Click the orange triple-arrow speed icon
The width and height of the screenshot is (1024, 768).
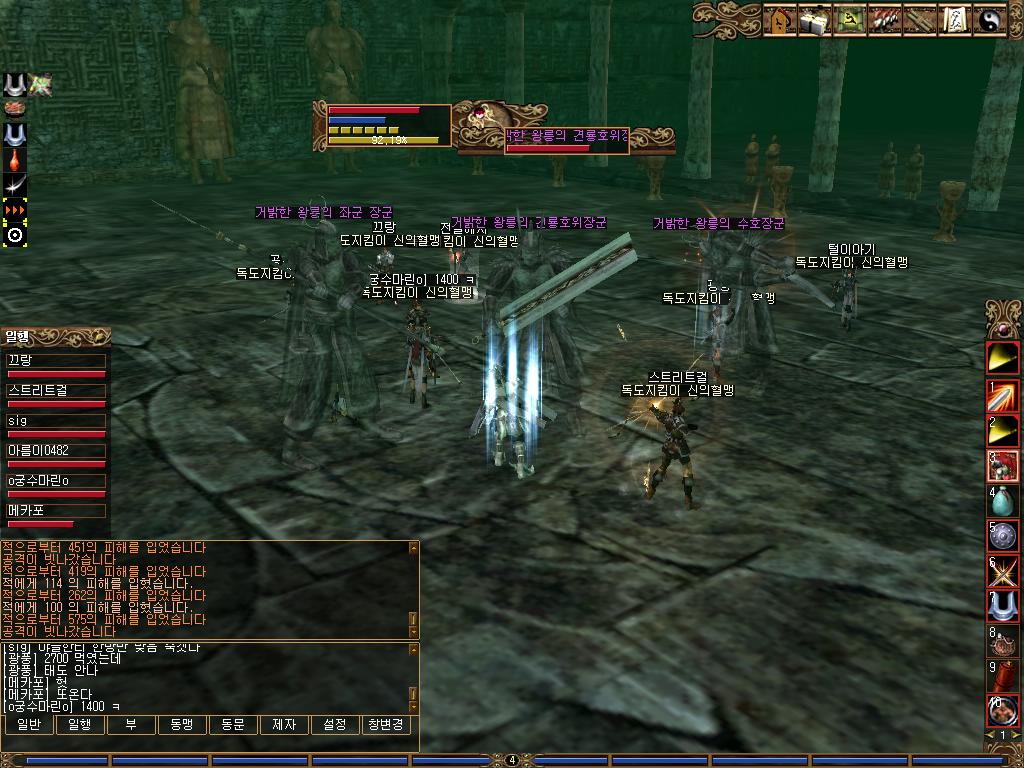coord(14,210)
